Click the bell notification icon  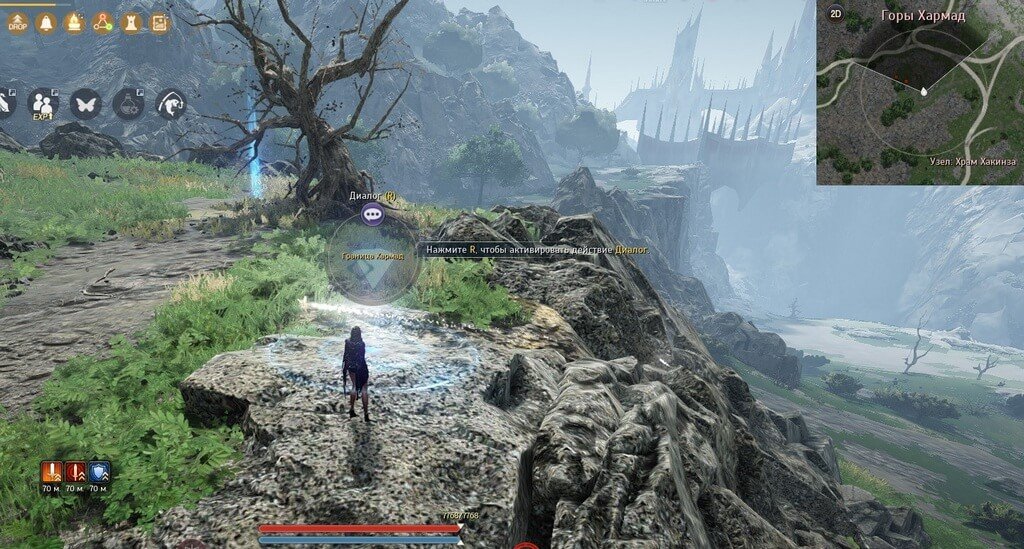click(x=46, y=22)
